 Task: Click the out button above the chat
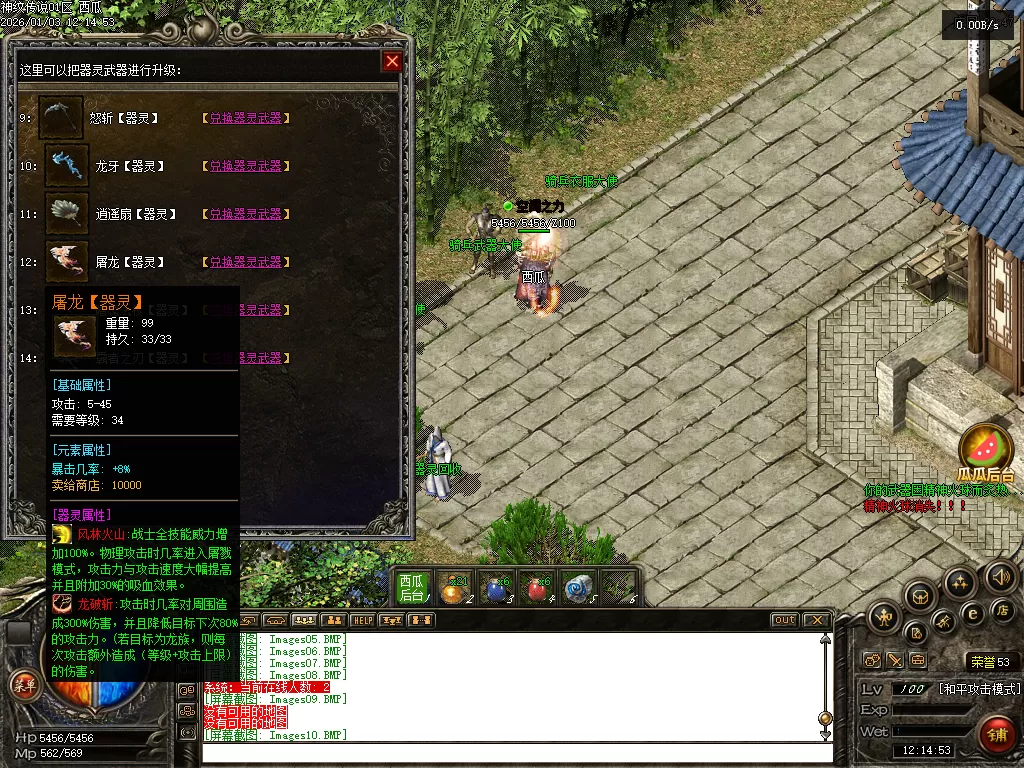pos(785,620)
